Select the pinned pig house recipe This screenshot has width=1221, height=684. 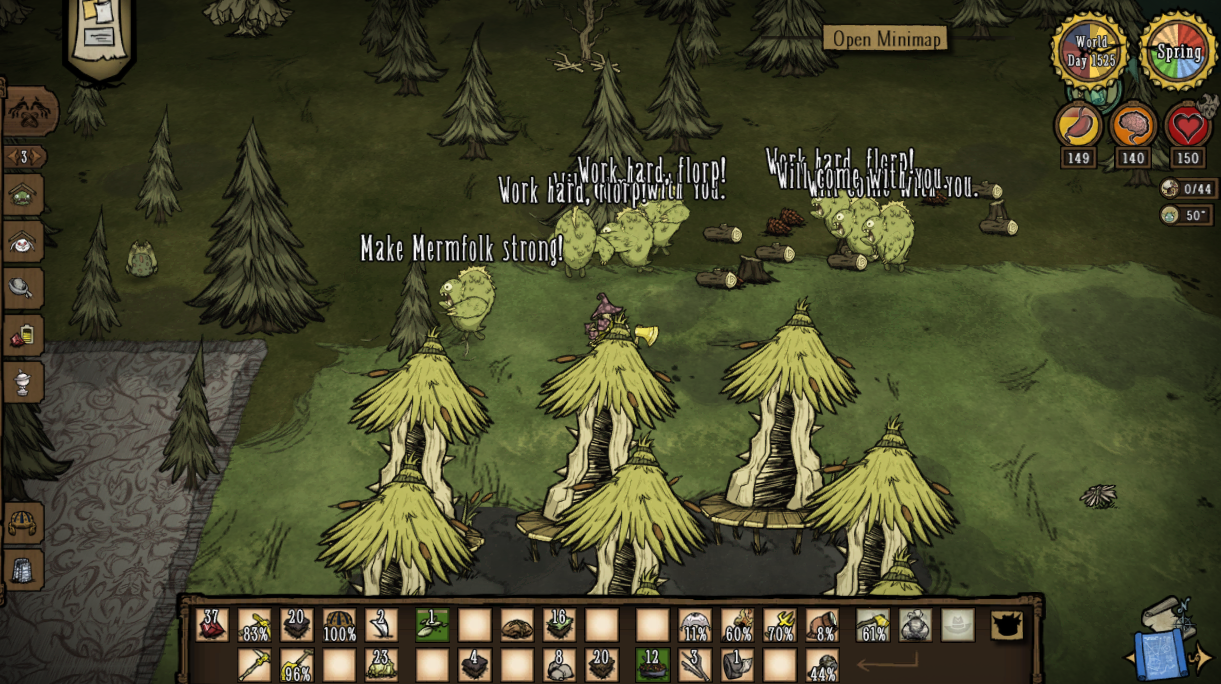[22, 242]
